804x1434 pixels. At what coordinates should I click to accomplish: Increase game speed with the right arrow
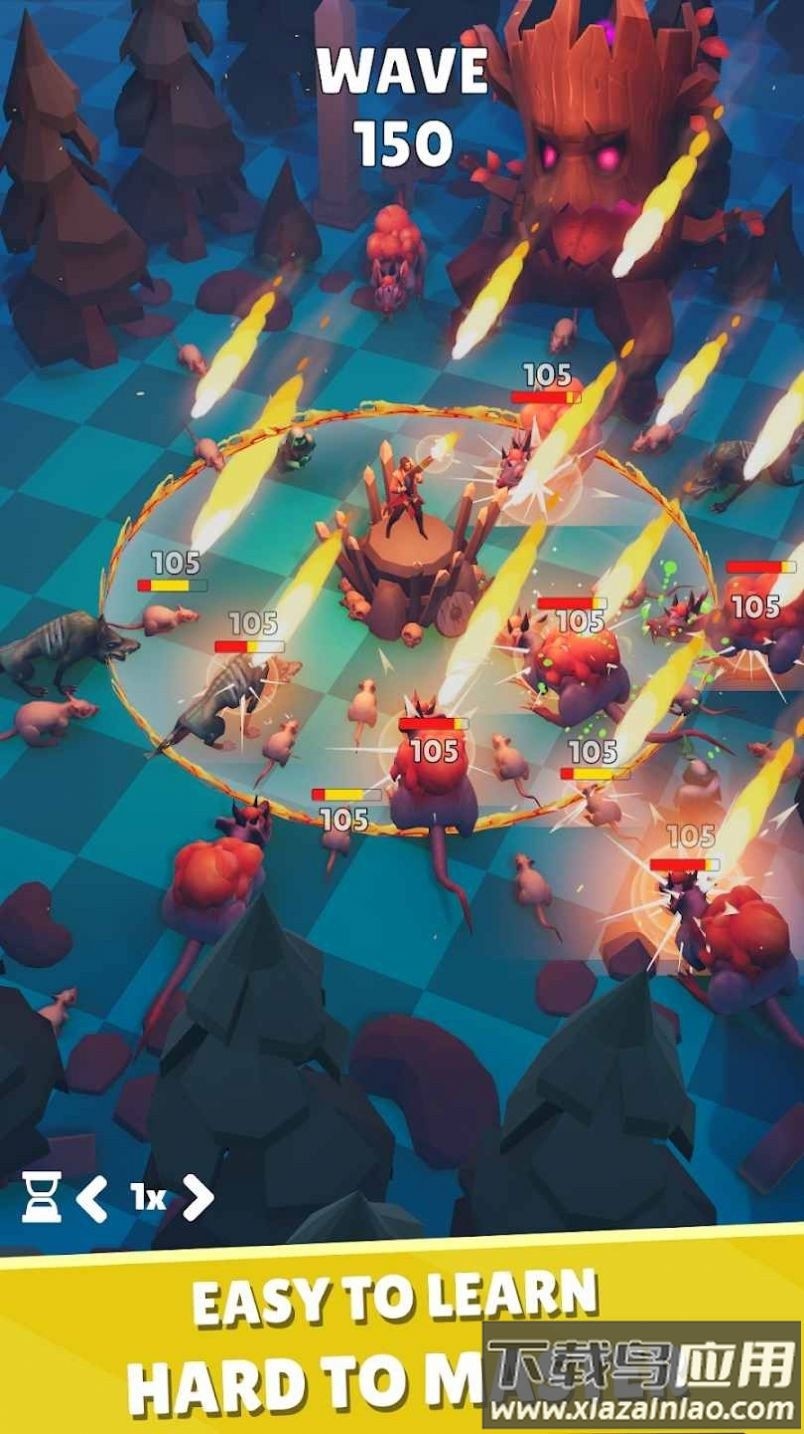coord(197,1198)
